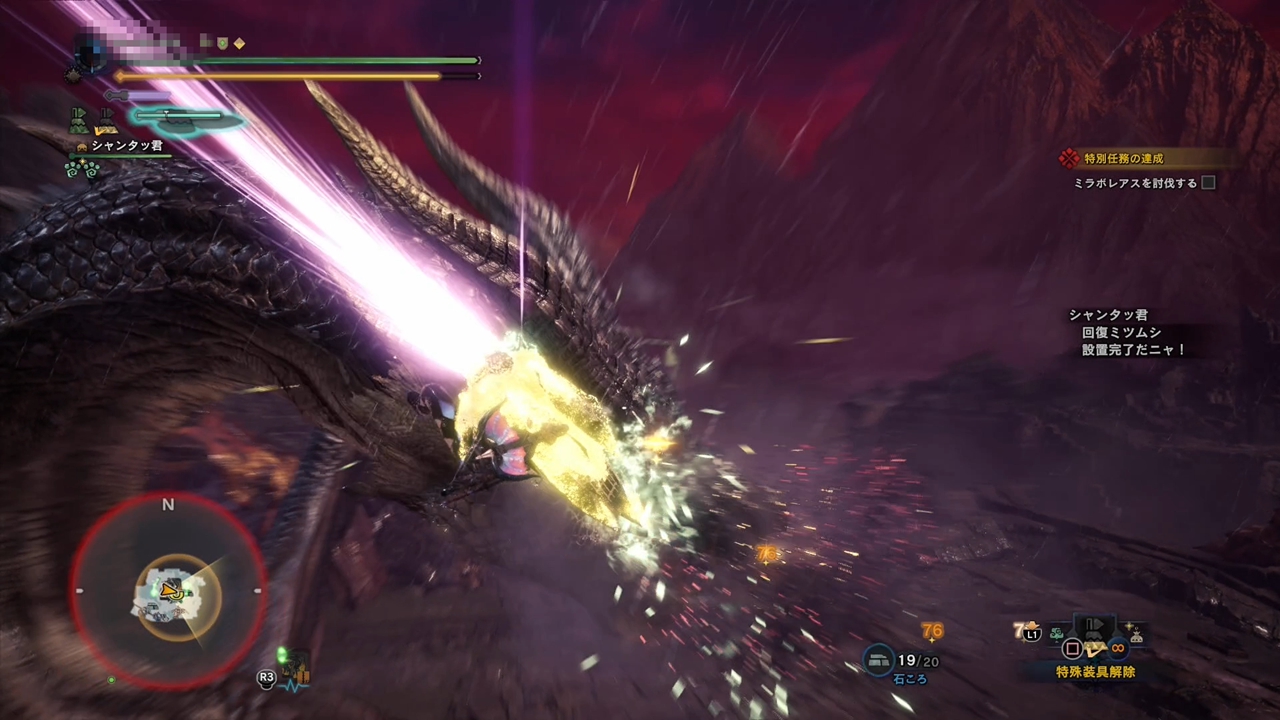Click the シャンタッ君 回復ミツムシ notification
The image size is (1280, 720).
click(x=1125, y=333)
